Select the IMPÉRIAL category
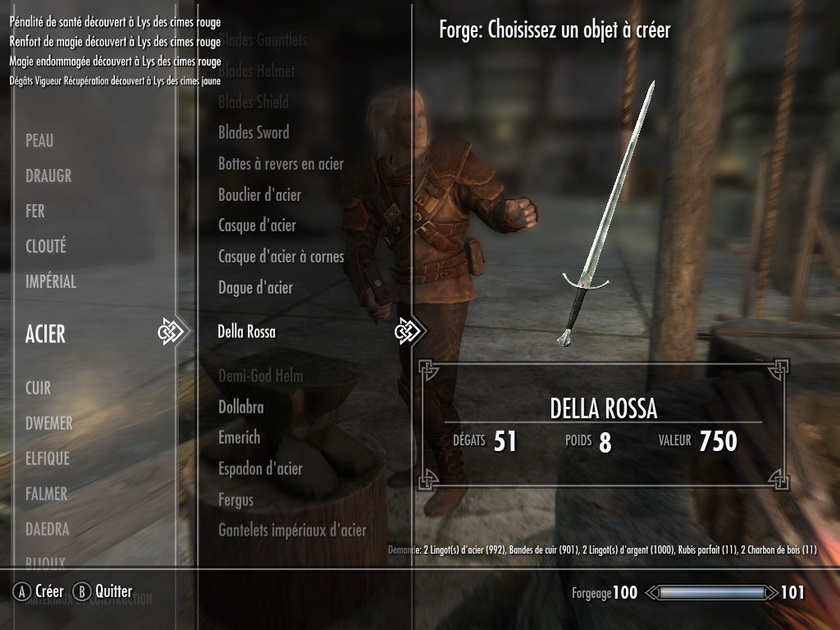Viewport: 840px width, 630px height. point(51,282)
